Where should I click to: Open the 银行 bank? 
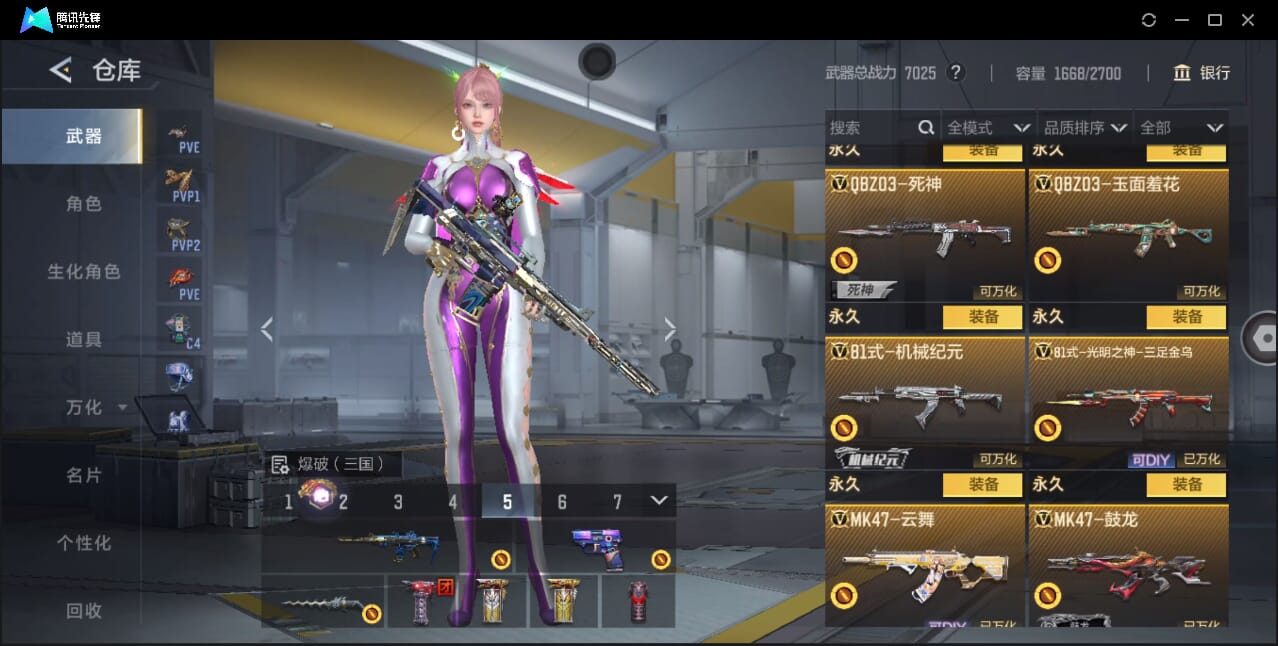click(1202, 73)
